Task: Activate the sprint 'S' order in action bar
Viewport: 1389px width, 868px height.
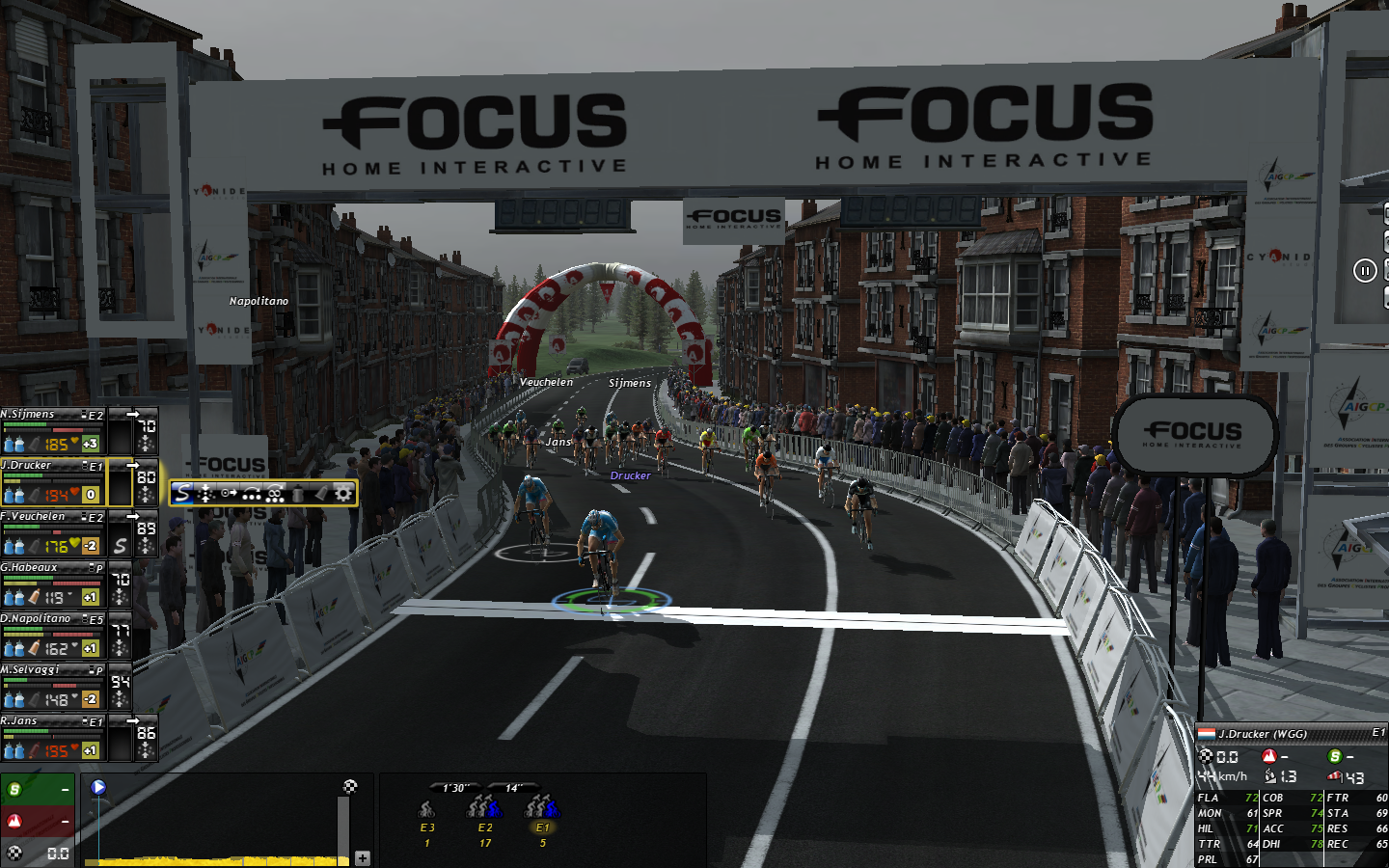Action: pyautogui.click(x=183, y=494)
